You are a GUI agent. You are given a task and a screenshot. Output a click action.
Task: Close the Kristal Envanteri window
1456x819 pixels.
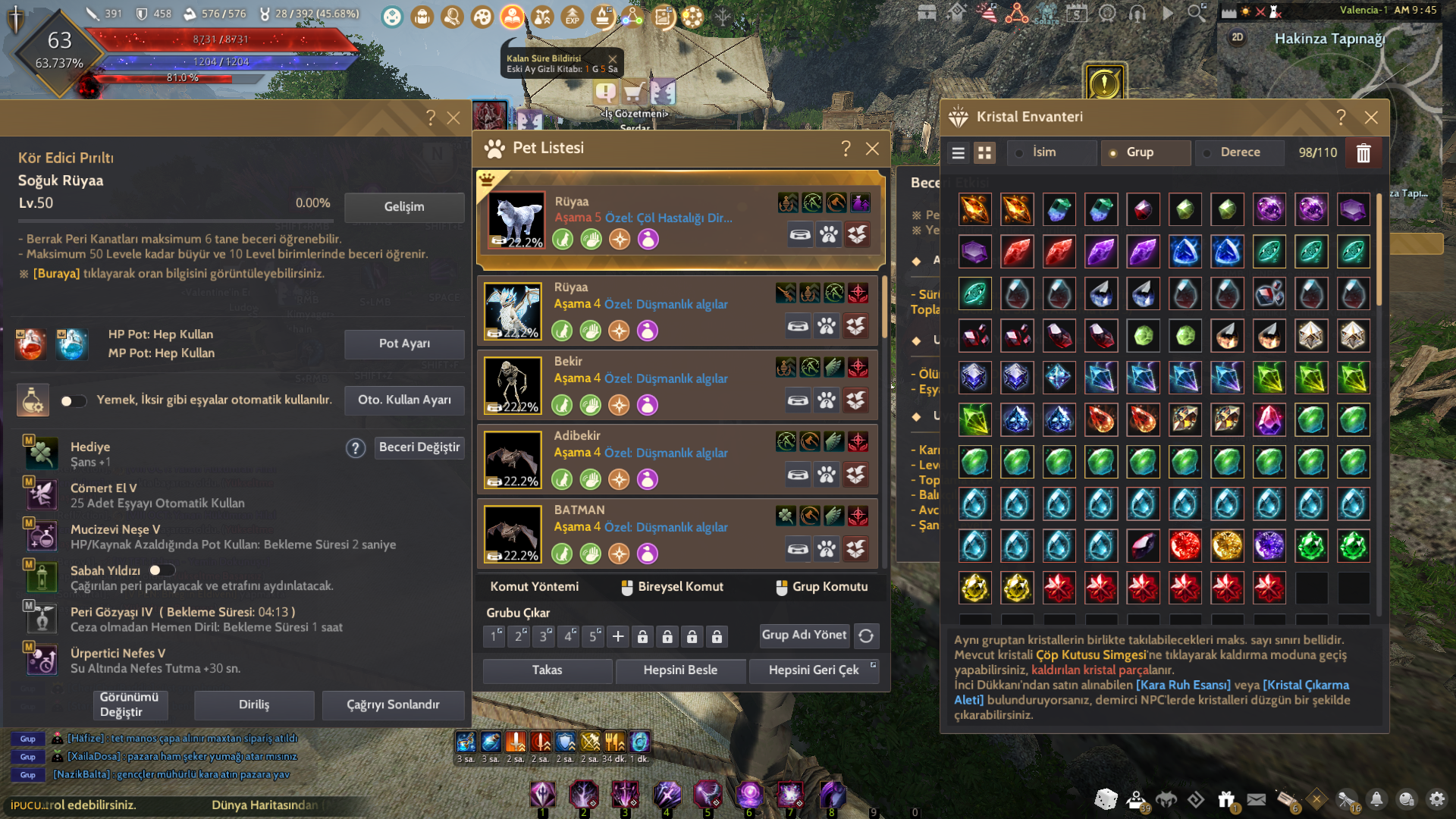click(x=1370, y=118)
